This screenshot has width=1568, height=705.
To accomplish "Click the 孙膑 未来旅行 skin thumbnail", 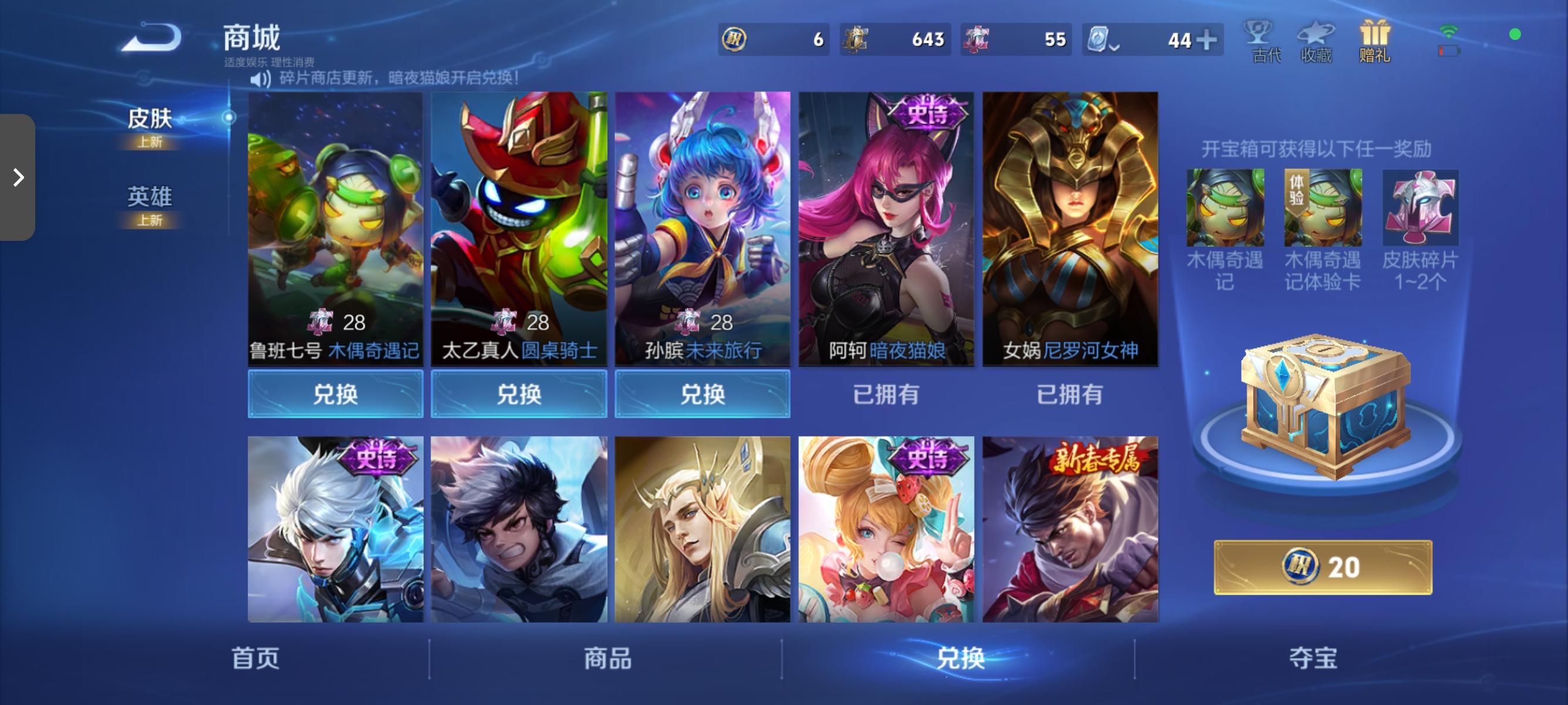I will click(x=702, y=231).
